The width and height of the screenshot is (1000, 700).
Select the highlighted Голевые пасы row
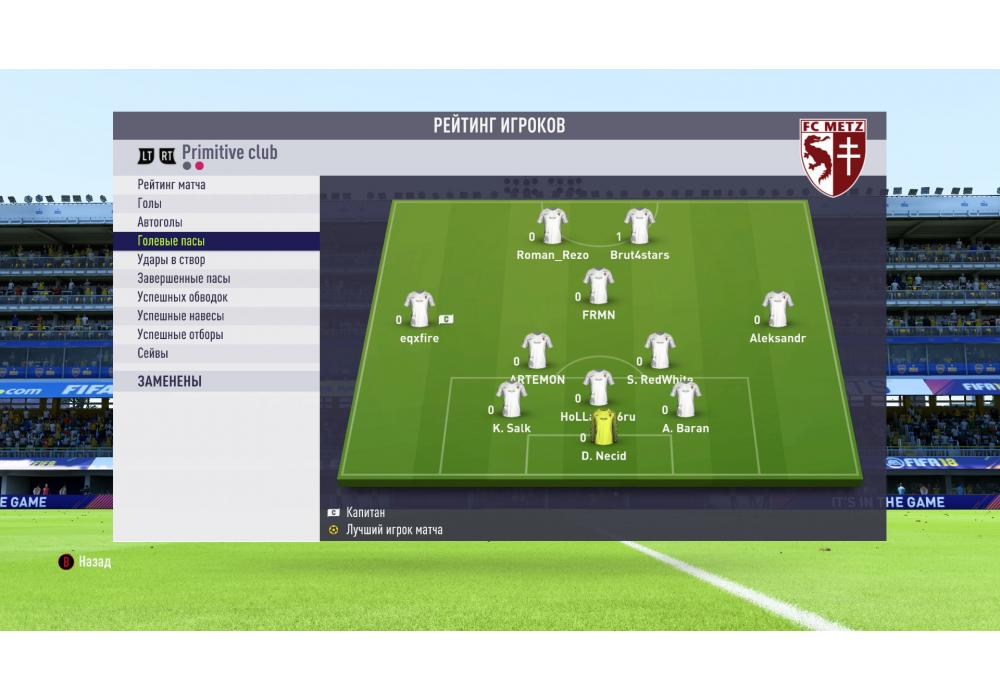[171, 241]
